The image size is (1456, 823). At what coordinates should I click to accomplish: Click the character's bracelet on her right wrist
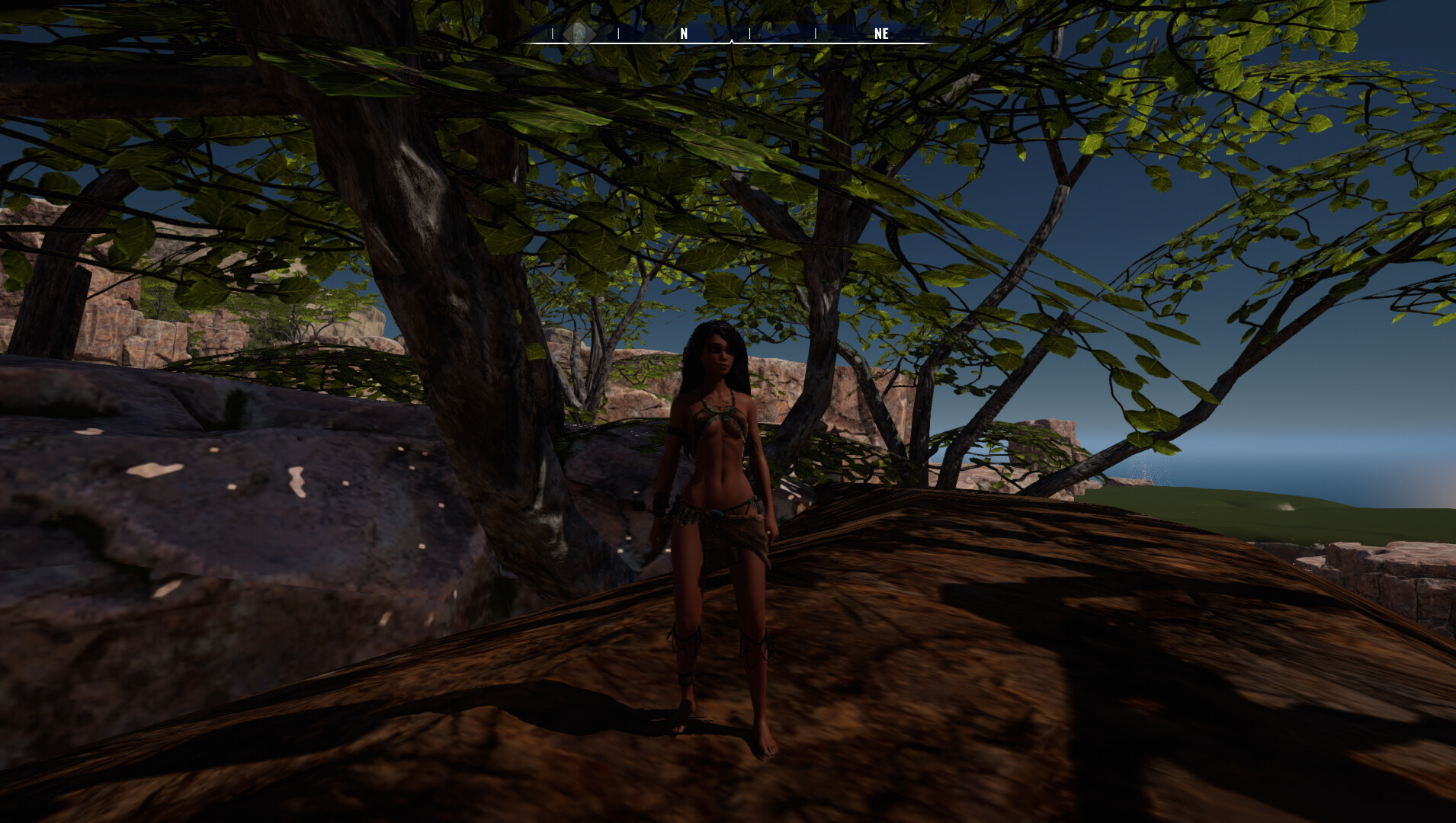coord(660,503)
